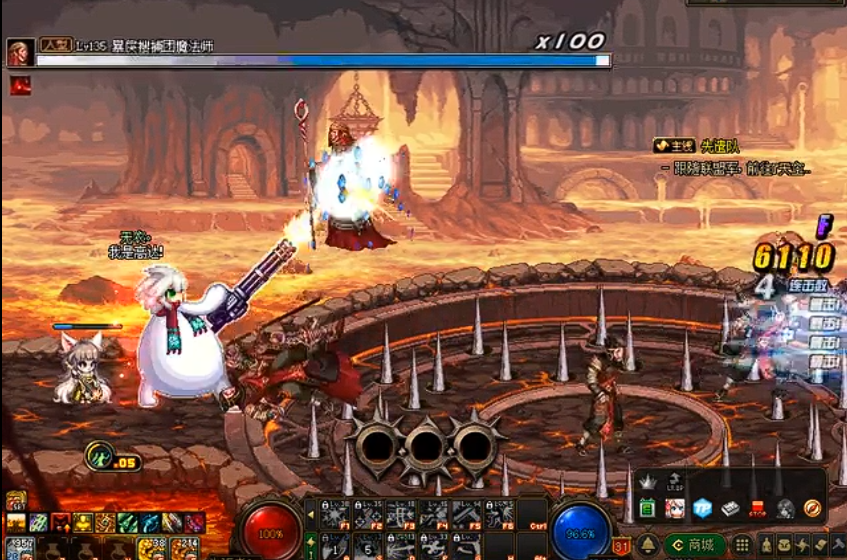The width and height of the screenshot is (847, 560).
Task: Click the green E book icon
Action: pyautogui.click(x=647, y=509)
